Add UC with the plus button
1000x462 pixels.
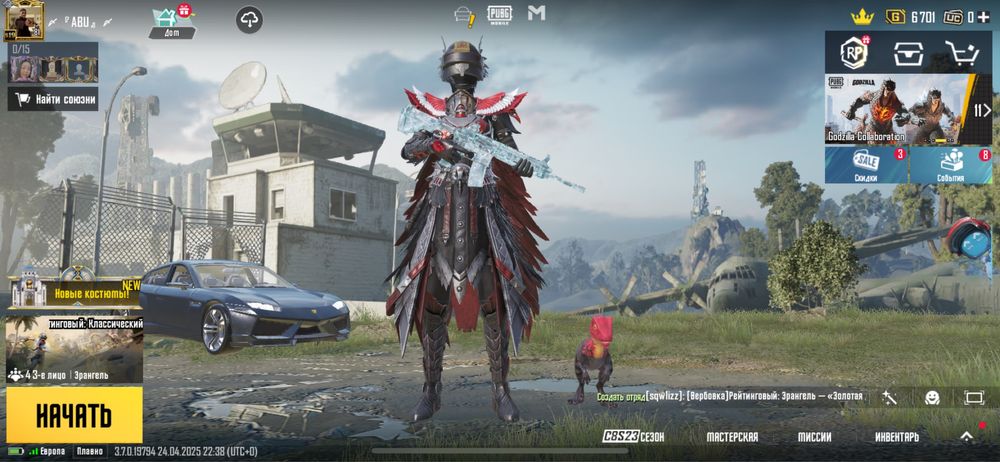[984, 17]
